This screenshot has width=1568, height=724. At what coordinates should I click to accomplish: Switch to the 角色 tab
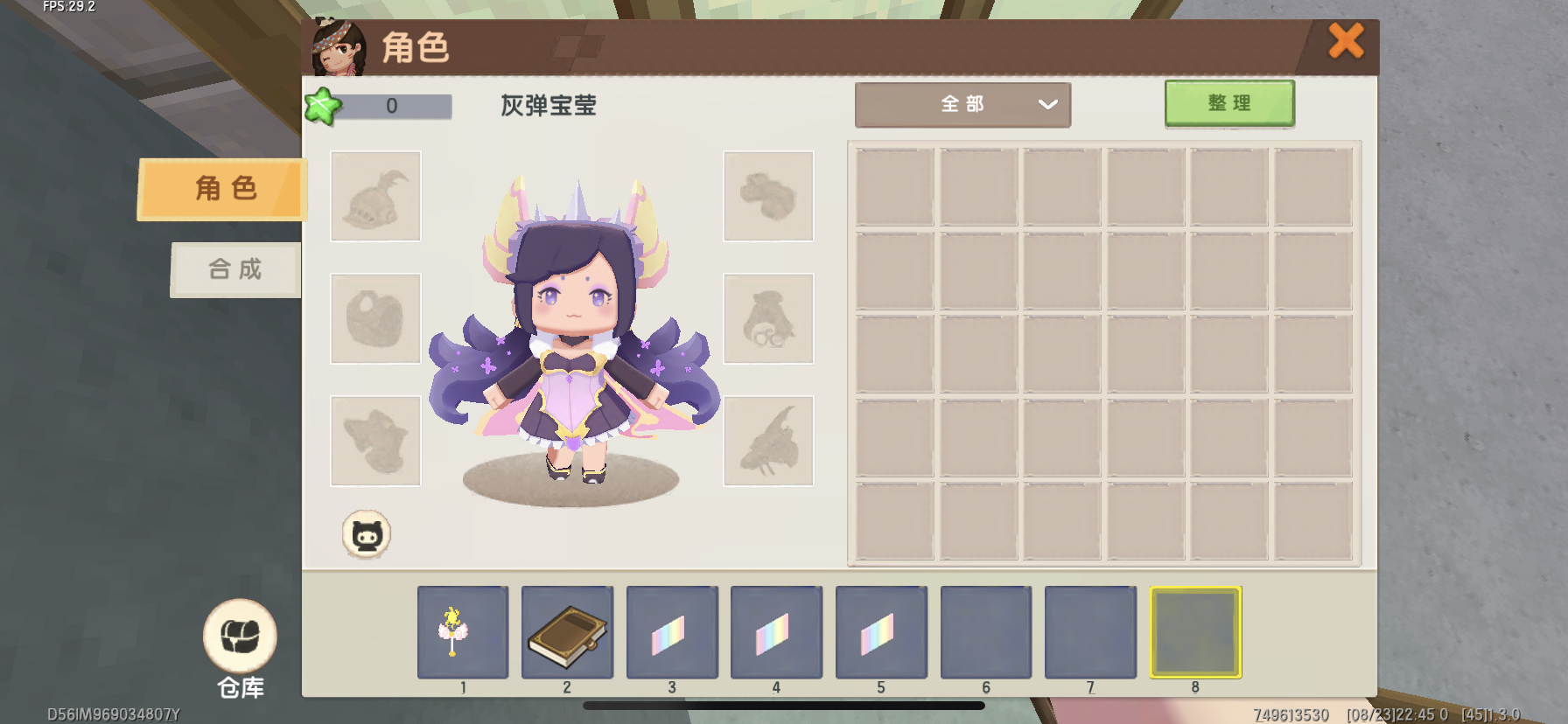pyautogui.click(x=224, y=189)
